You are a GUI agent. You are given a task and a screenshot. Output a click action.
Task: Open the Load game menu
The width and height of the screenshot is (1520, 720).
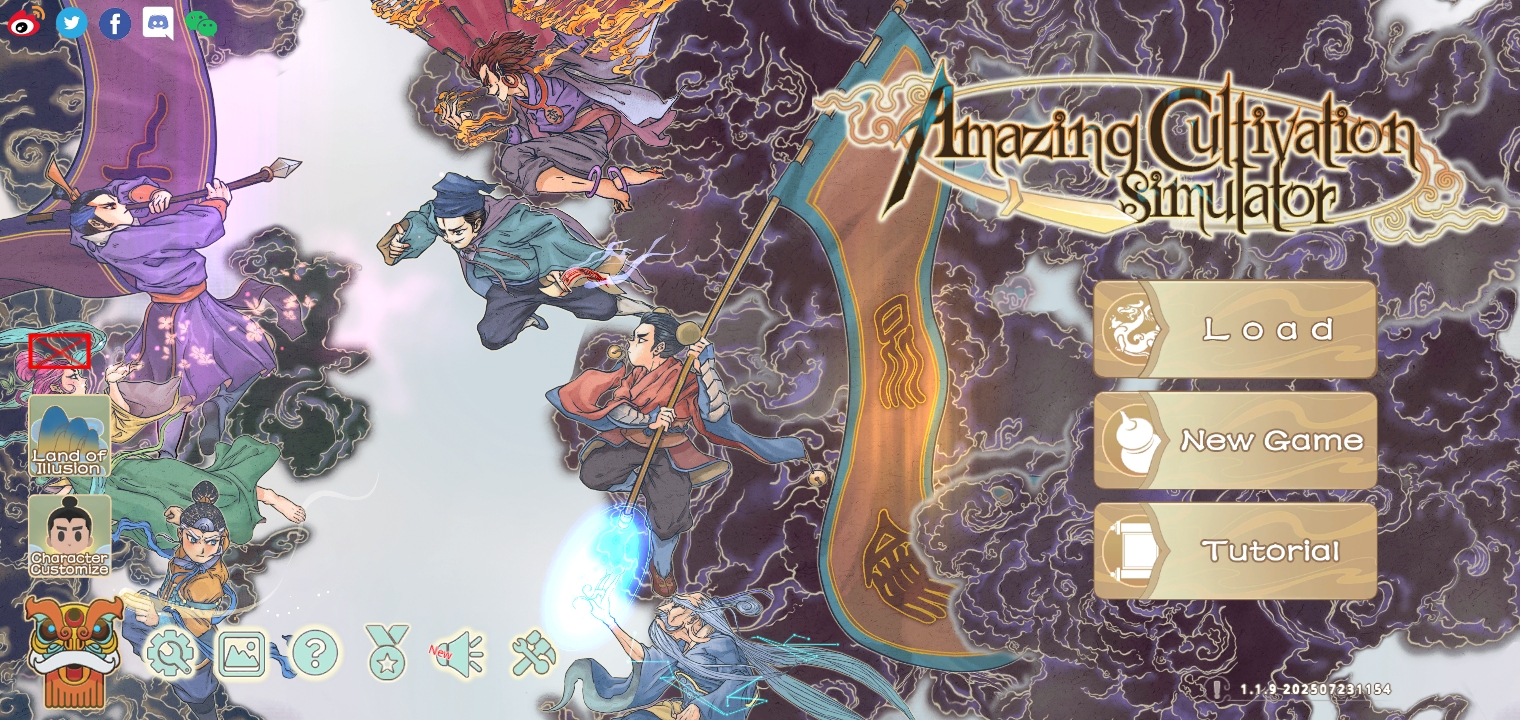pyautogui.click(x=1235, y=329)
